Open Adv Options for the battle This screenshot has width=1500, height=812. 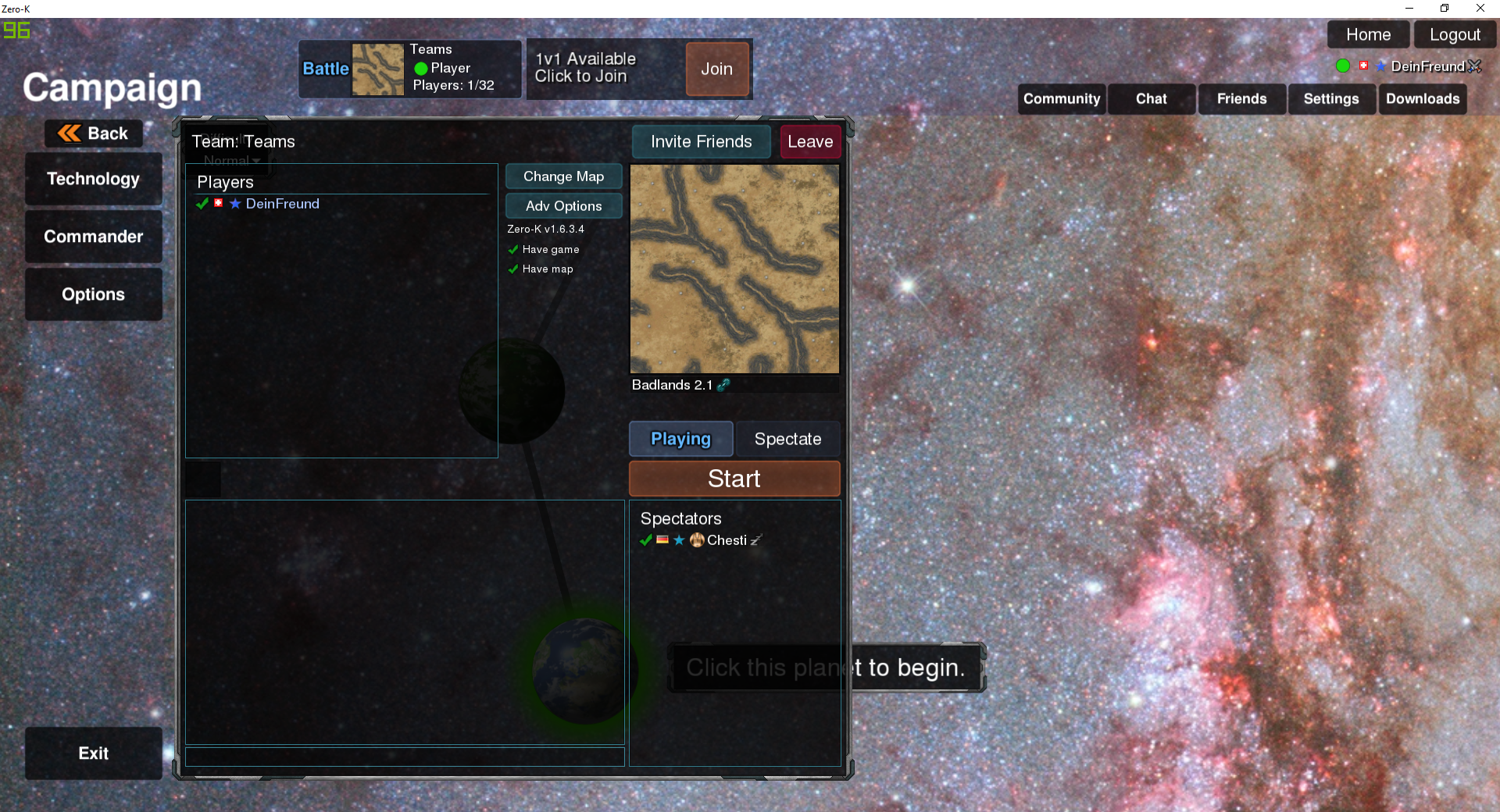563,206
